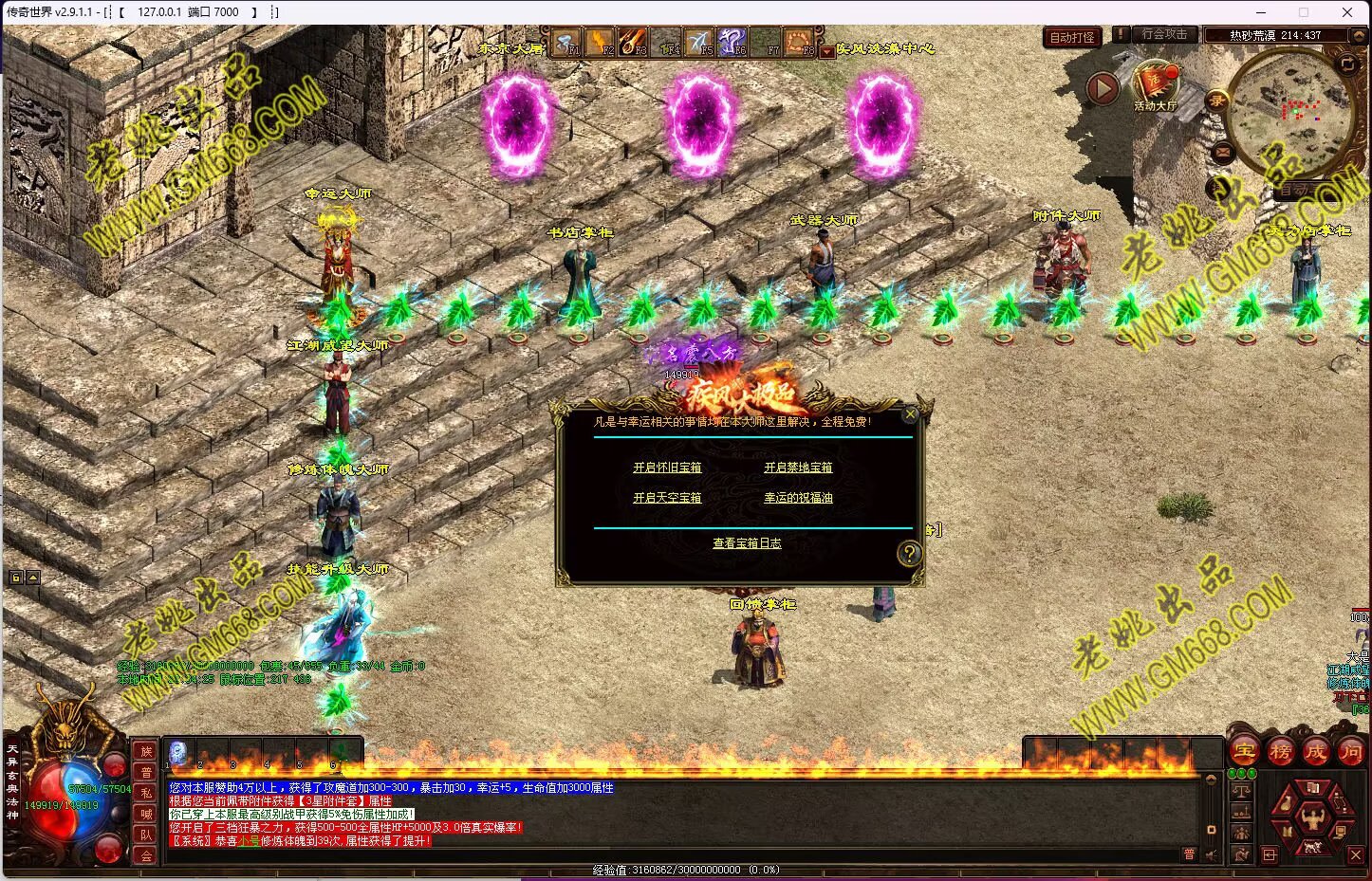
Task: Click the round play arrow button
Action: pos(1102,88)
